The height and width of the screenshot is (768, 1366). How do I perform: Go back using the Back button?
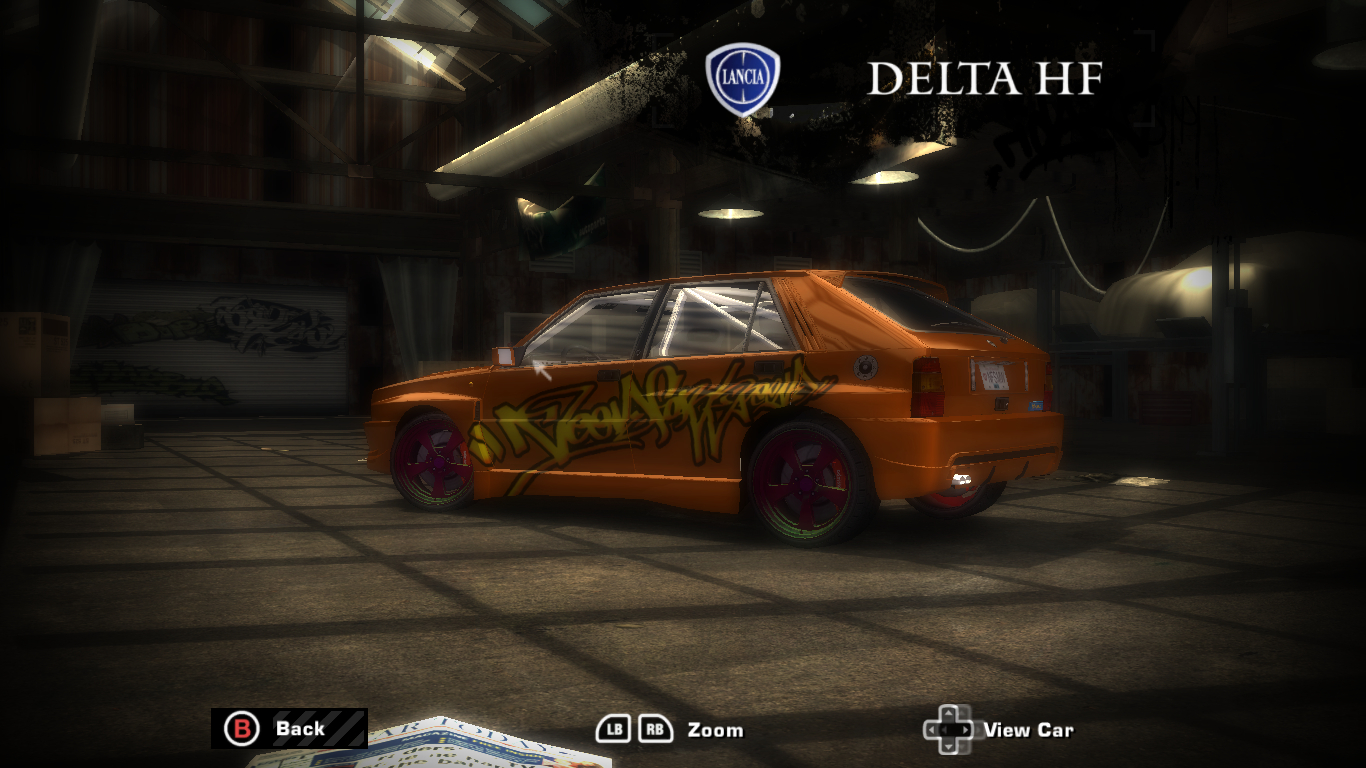click(288, 728)
